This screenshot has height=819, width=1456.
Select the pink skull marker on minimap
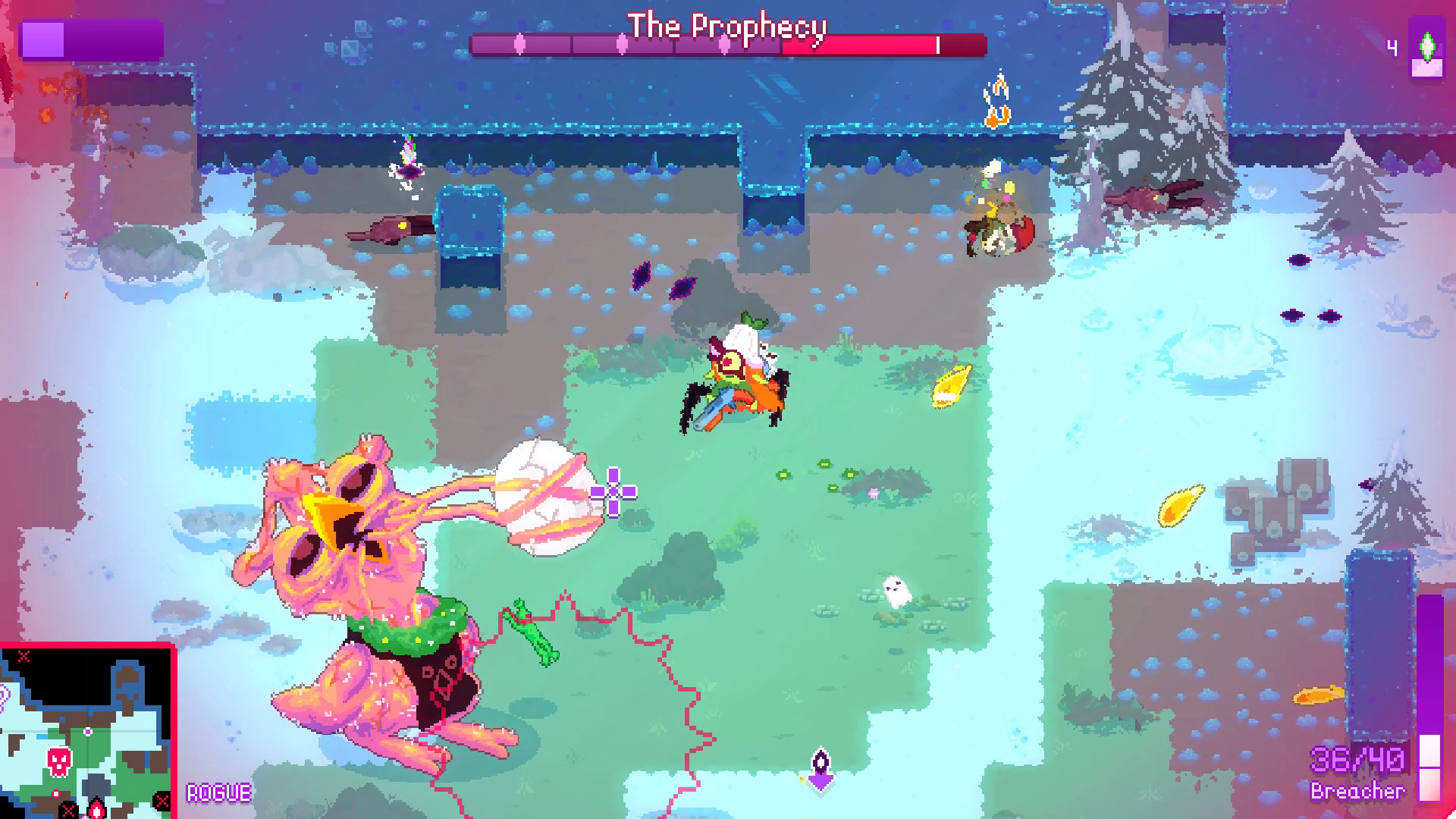60,760
